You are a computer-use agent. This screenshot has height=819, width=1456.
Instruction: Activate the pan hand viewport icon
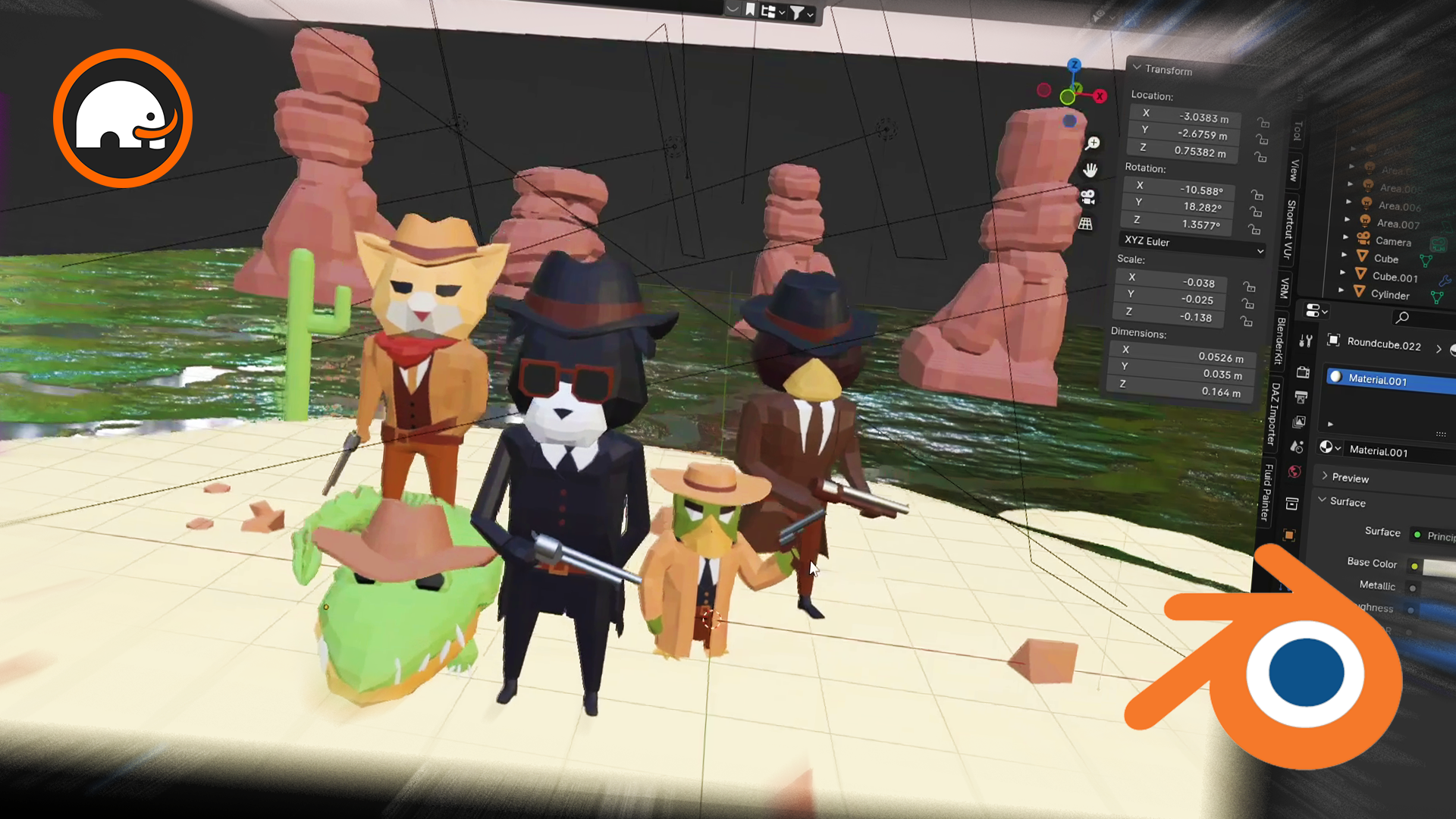[x=1090, y=170]
